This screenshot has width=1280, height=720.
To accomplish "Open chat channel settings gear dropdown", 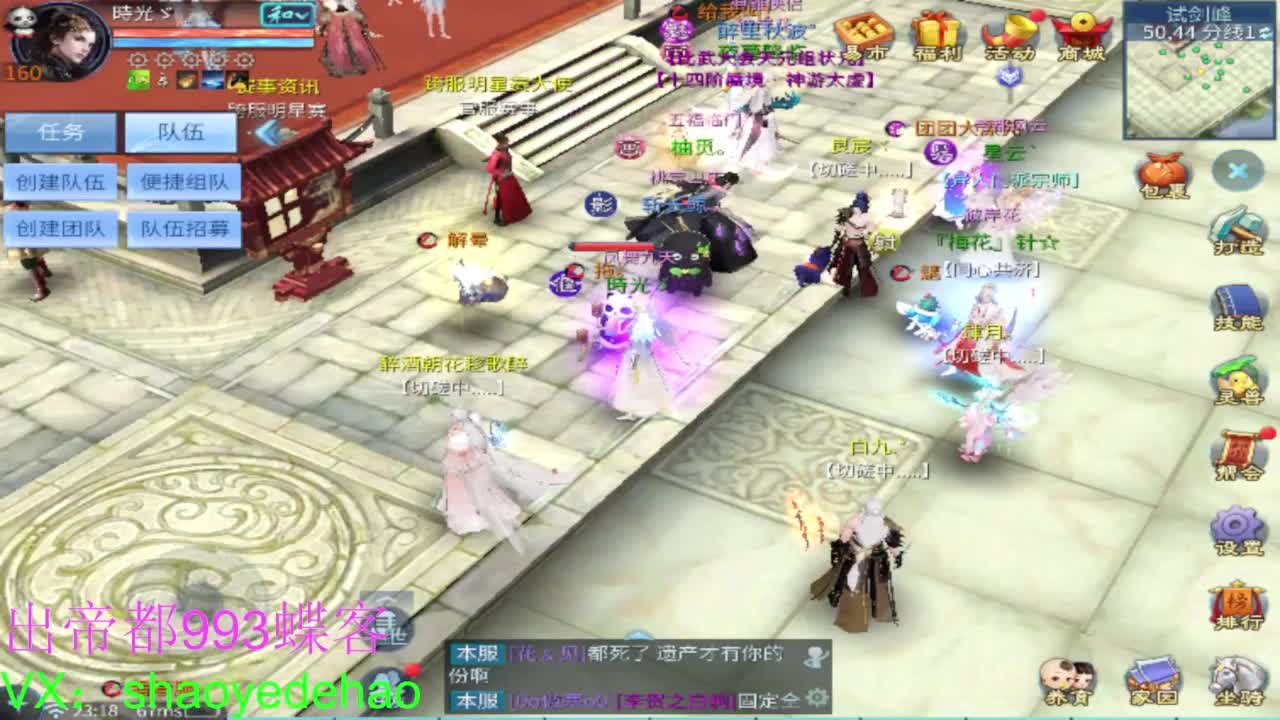I will (816, 699).
